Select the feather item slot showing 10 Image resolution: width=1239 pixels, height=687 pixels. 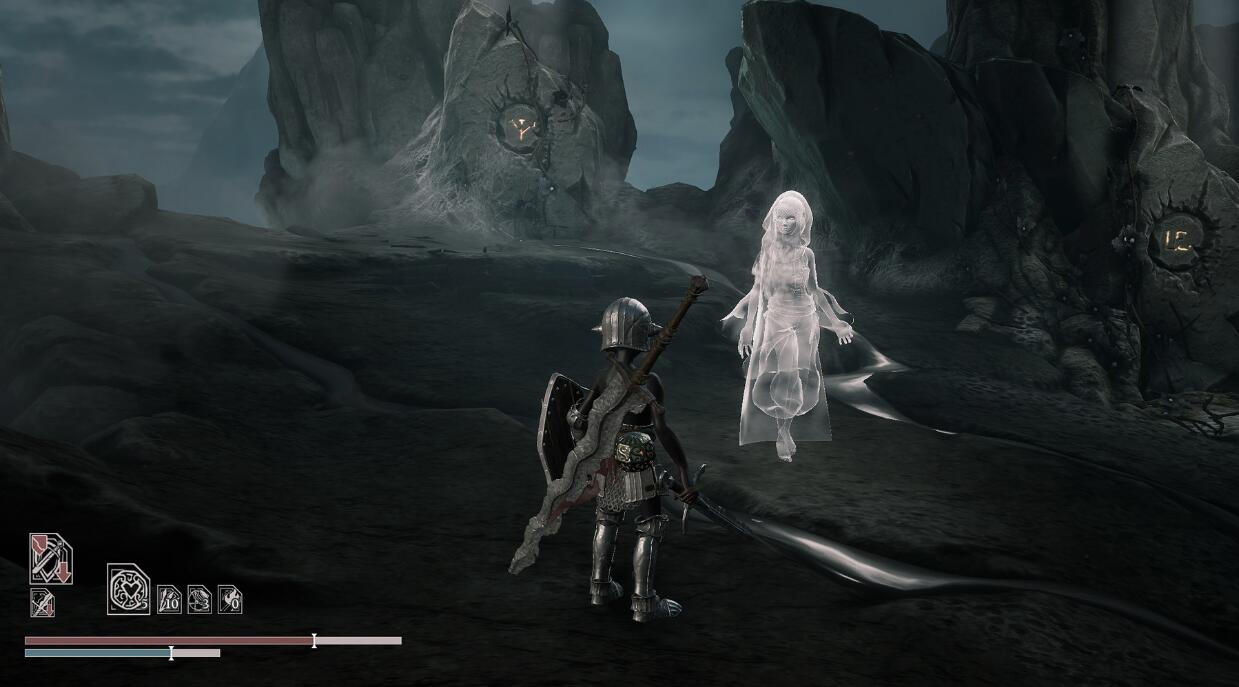(x=169, y=599)
